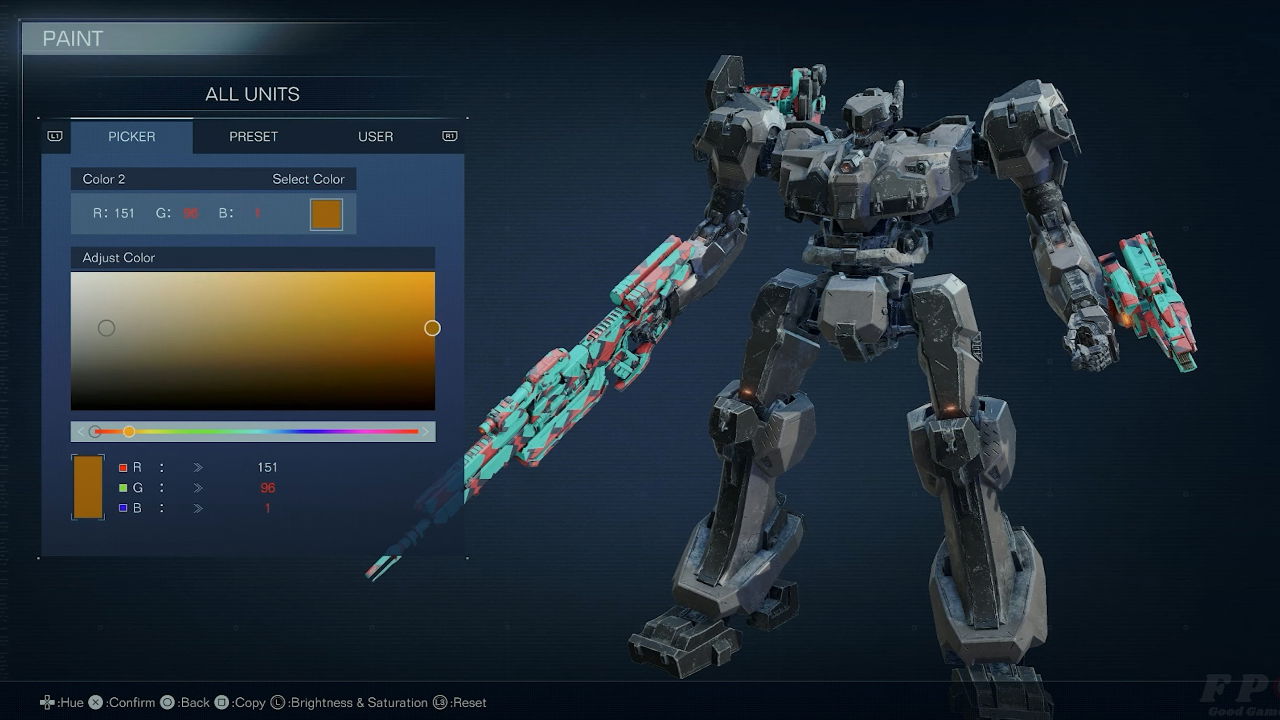
Task: Toggle the red square next to the R channel
Action: click(122, 467)
